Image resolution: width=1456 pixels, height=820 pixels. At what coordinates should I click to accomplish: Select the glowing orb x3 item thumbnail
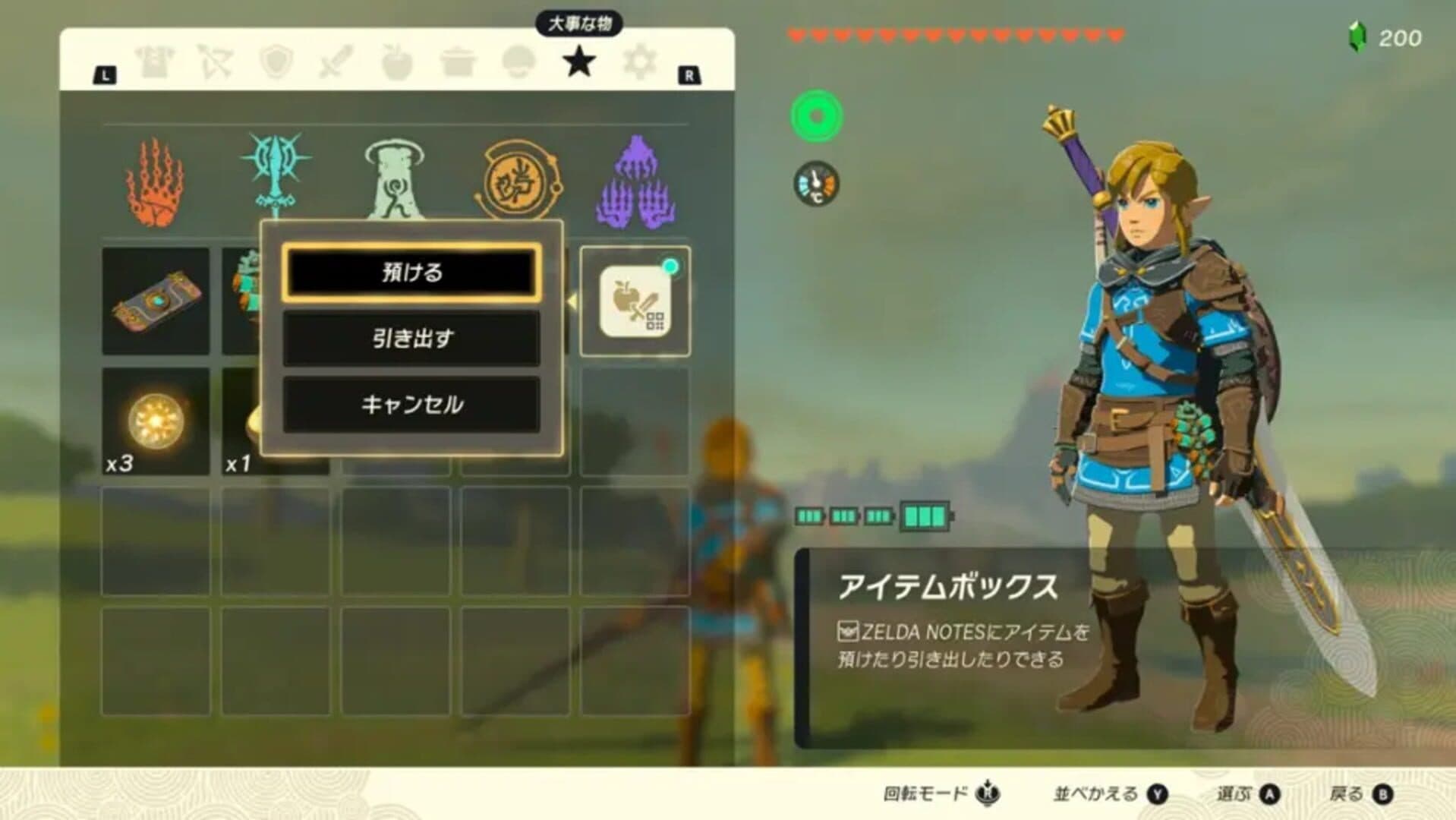pyautogui.click(x=156, y=420)
